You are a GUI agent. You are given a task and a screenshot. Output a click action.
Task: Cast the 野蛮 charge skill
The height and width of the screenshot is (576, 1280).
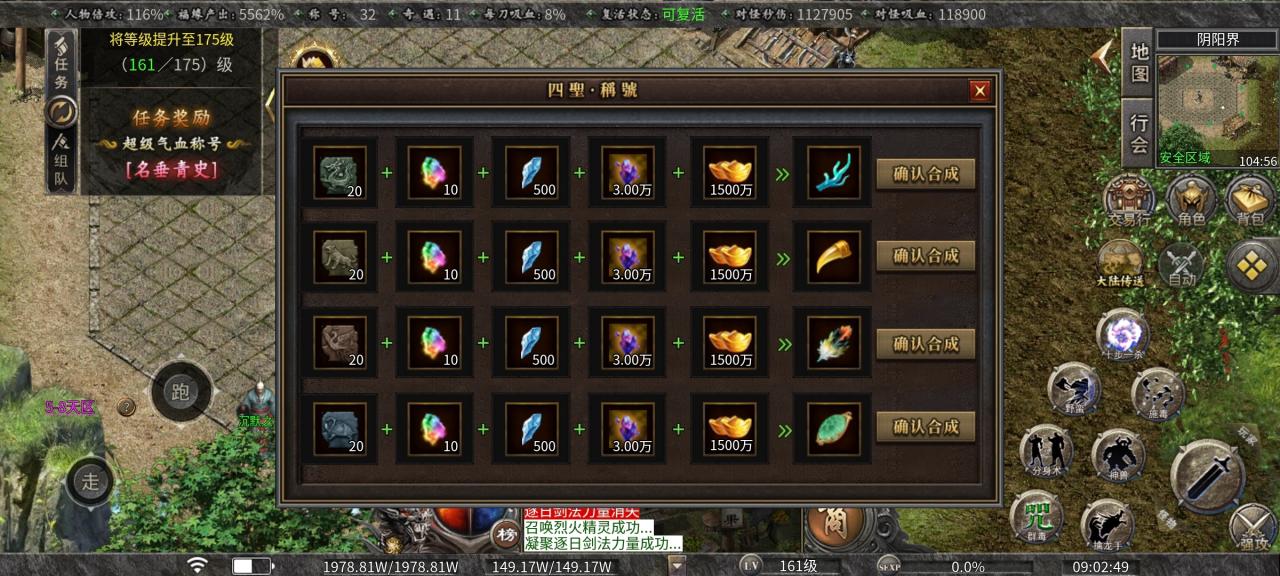[1074, 389]
